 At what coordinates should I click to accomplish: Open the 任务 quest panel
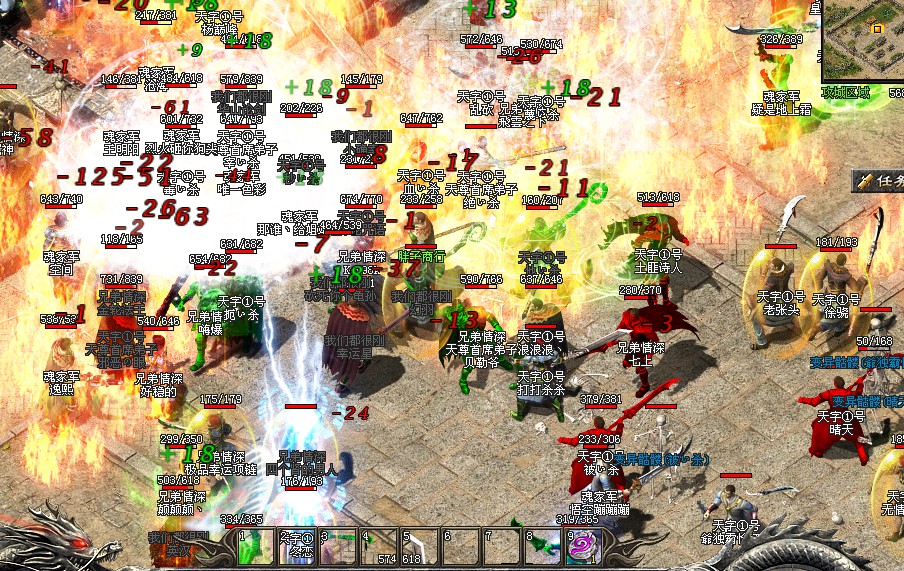[x=880, y=182]
